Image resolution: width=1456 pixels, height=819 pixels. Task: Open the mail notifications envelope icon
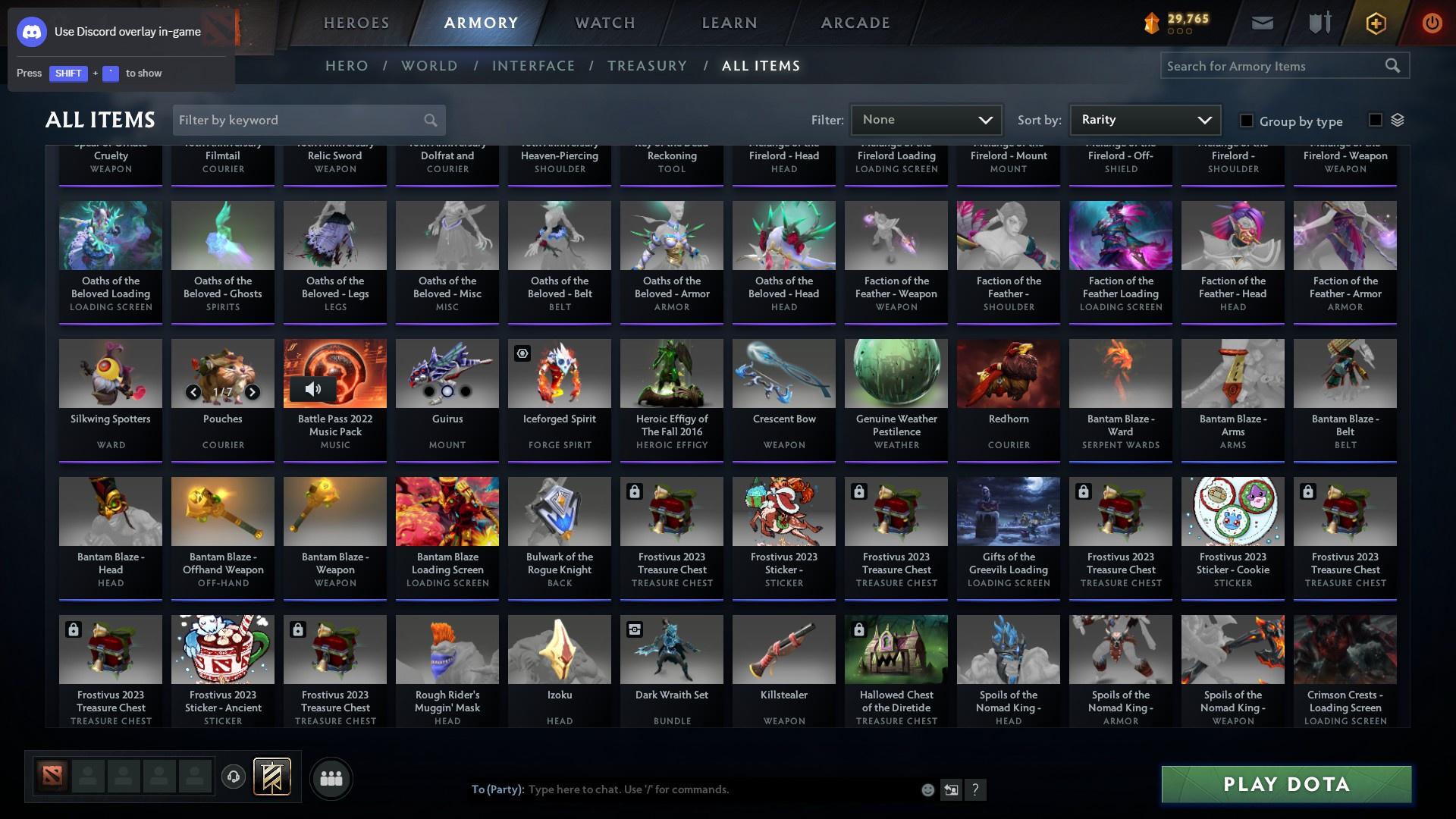(x=1261, y=23)
